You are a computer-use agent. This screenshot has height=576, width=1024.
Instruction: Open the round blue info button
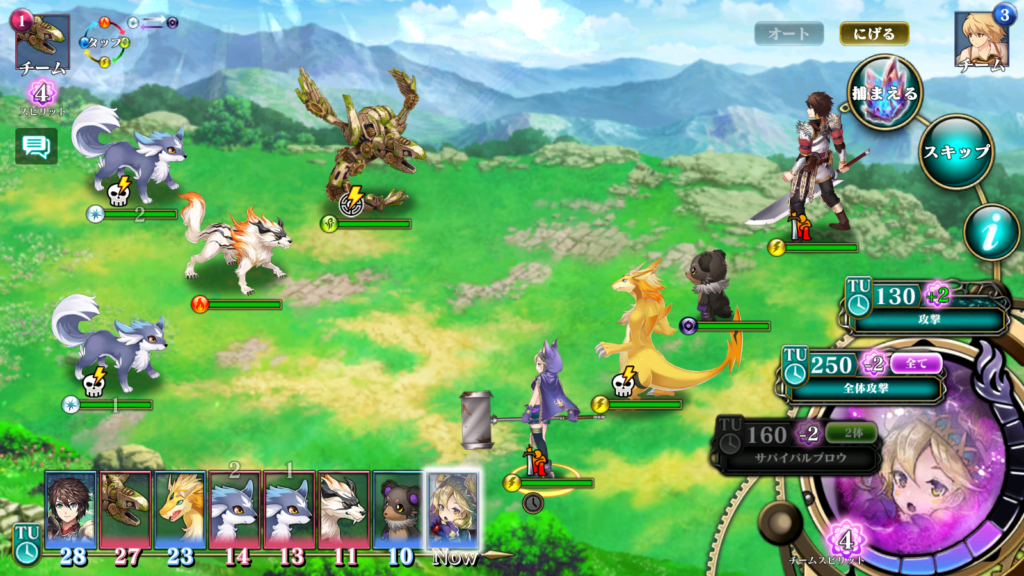pyautogui.click(x=991, y=232)
